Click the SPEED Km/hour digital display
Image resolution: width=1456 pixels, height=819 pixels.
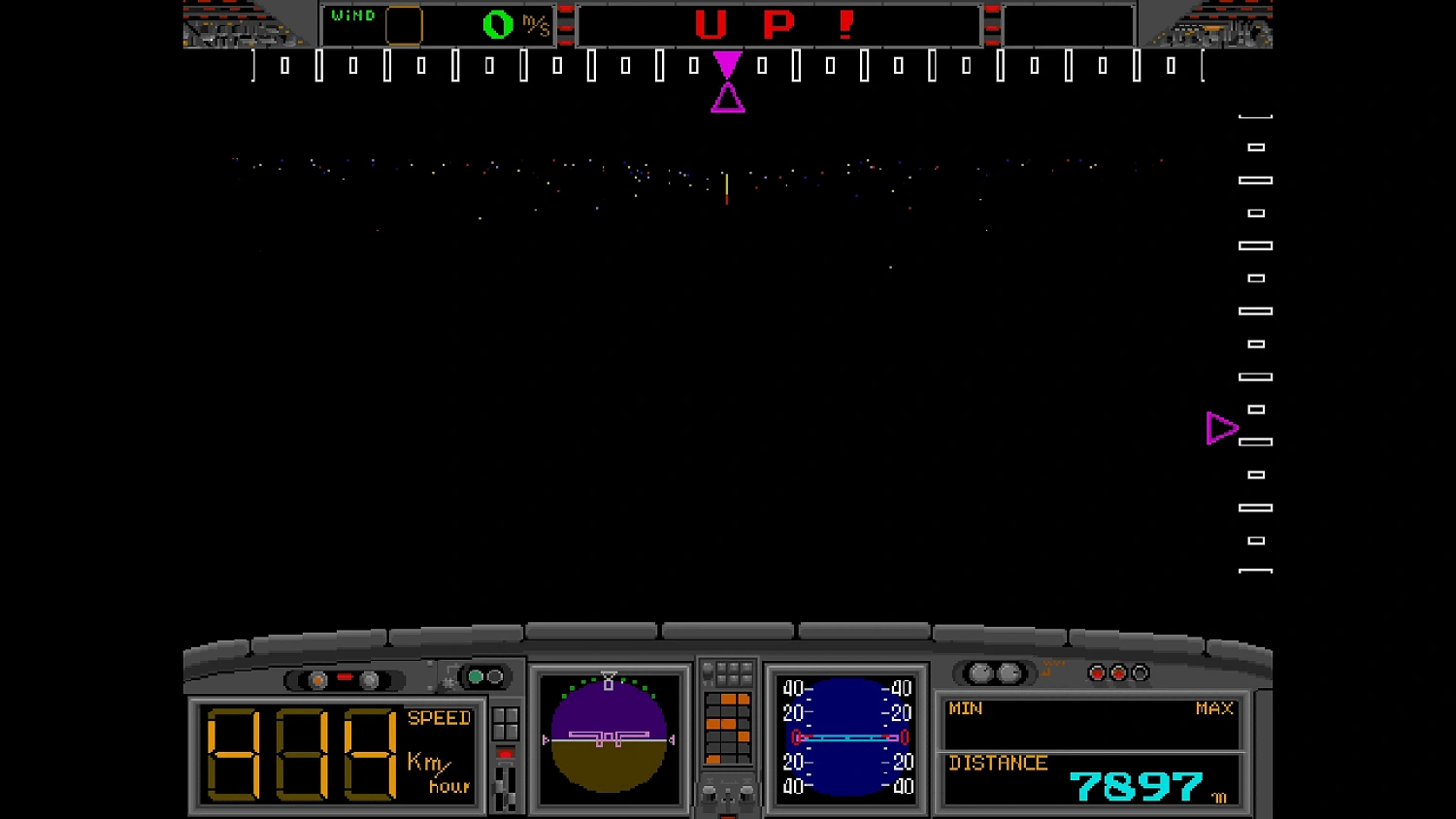(x=335, y=752)
